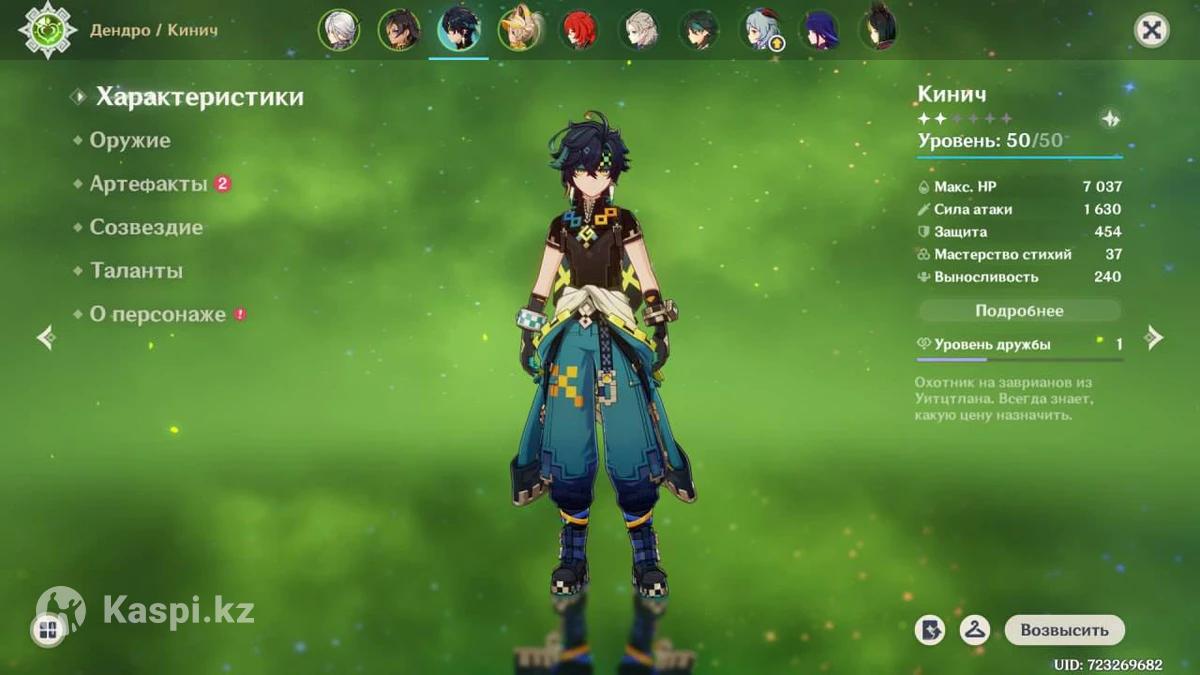Click the Подробнее (Details) button
1200x675 pixels.
tap(1019, 311)
